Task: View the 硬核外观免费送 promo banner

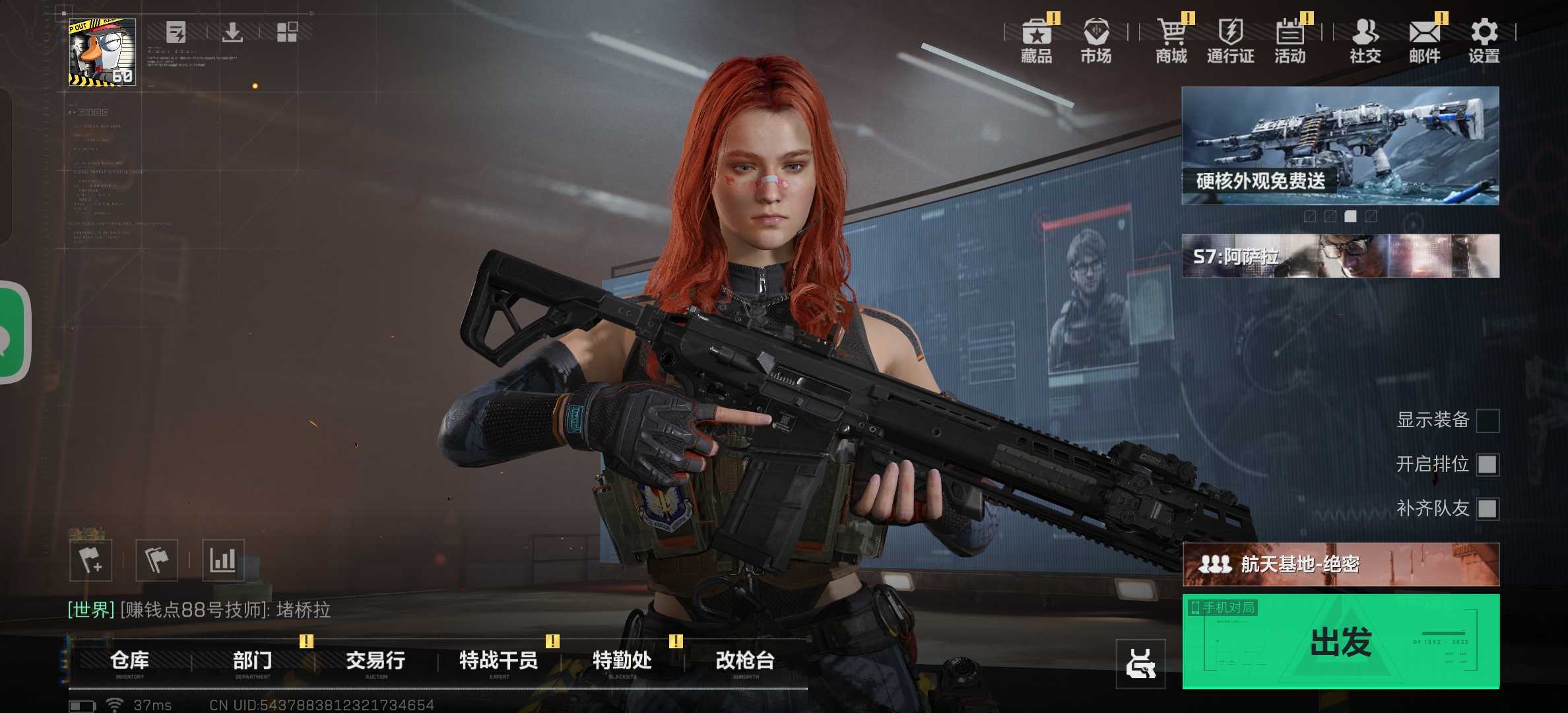Action: coord(1340,145)
